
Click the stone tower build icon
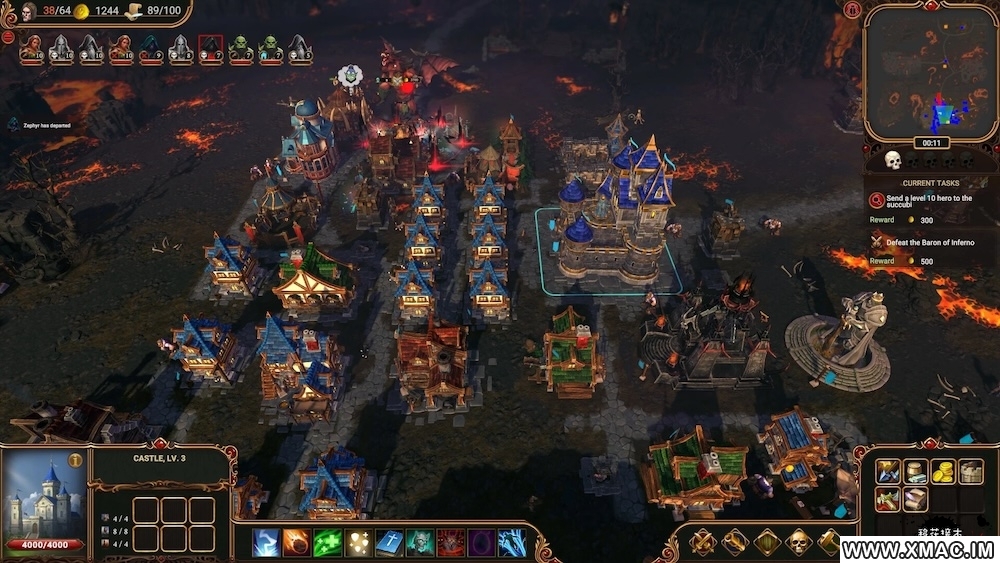point(971,472)
